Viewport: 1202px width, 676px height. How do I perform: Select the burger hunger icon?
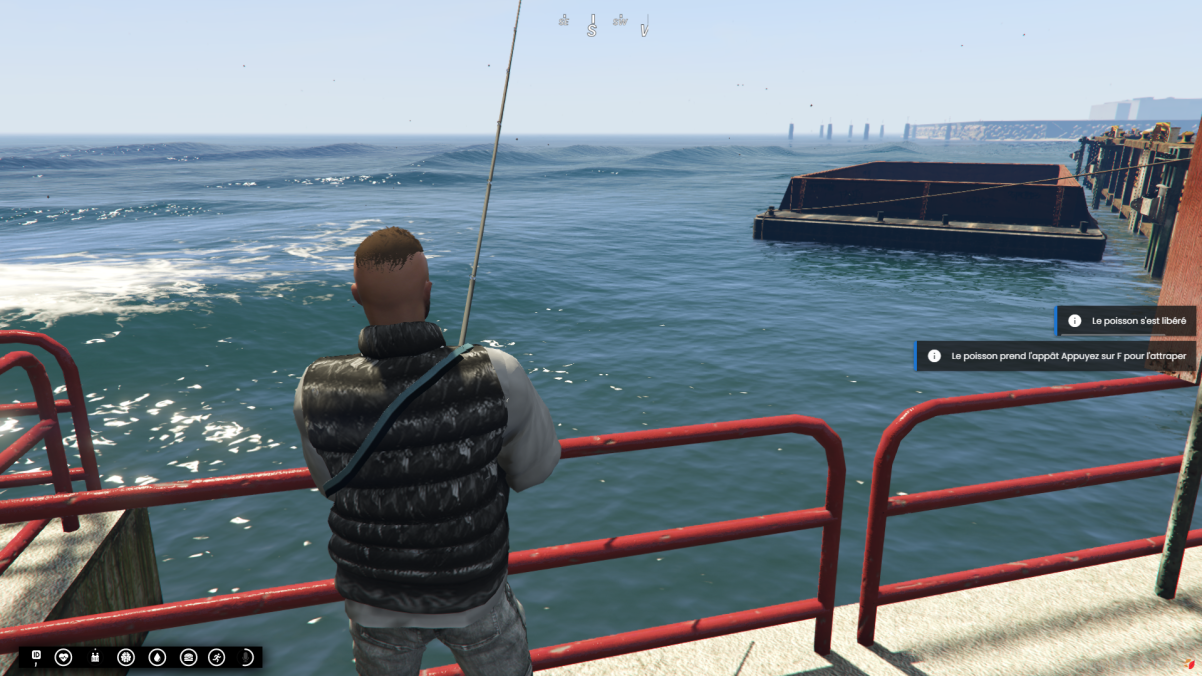pyautogui.click(x=188, y=657)
